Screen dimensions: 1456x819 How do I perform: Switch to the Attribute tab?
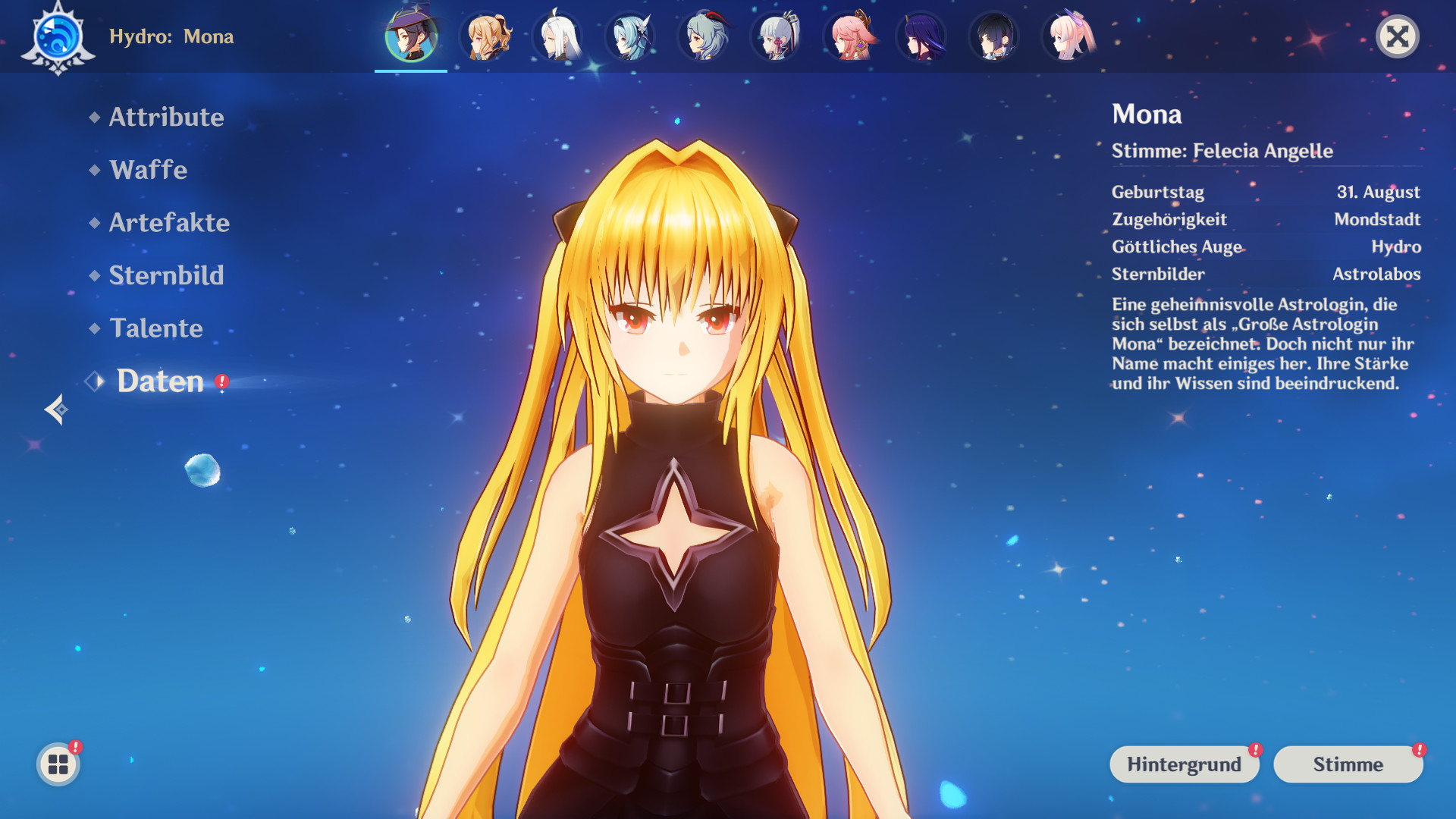(x=167, y=118)
